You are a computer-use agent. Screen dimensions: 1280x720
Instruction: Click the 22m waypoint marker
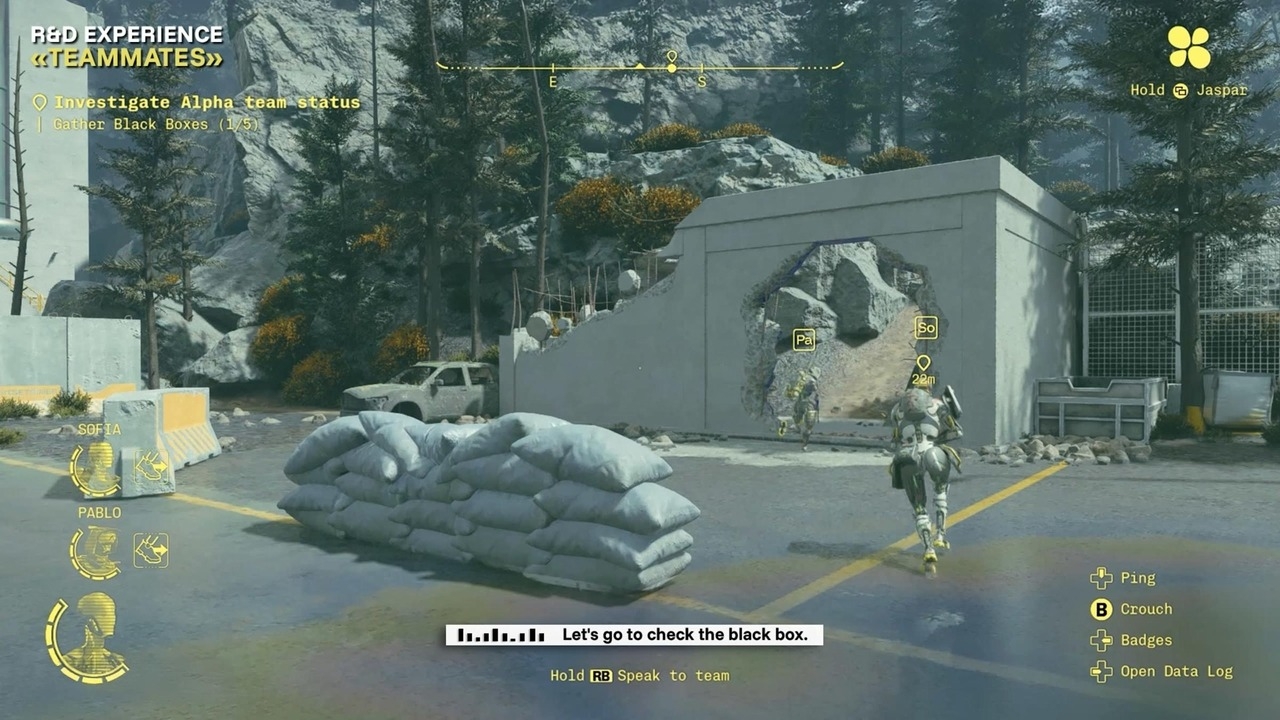(x=925, y=366)
